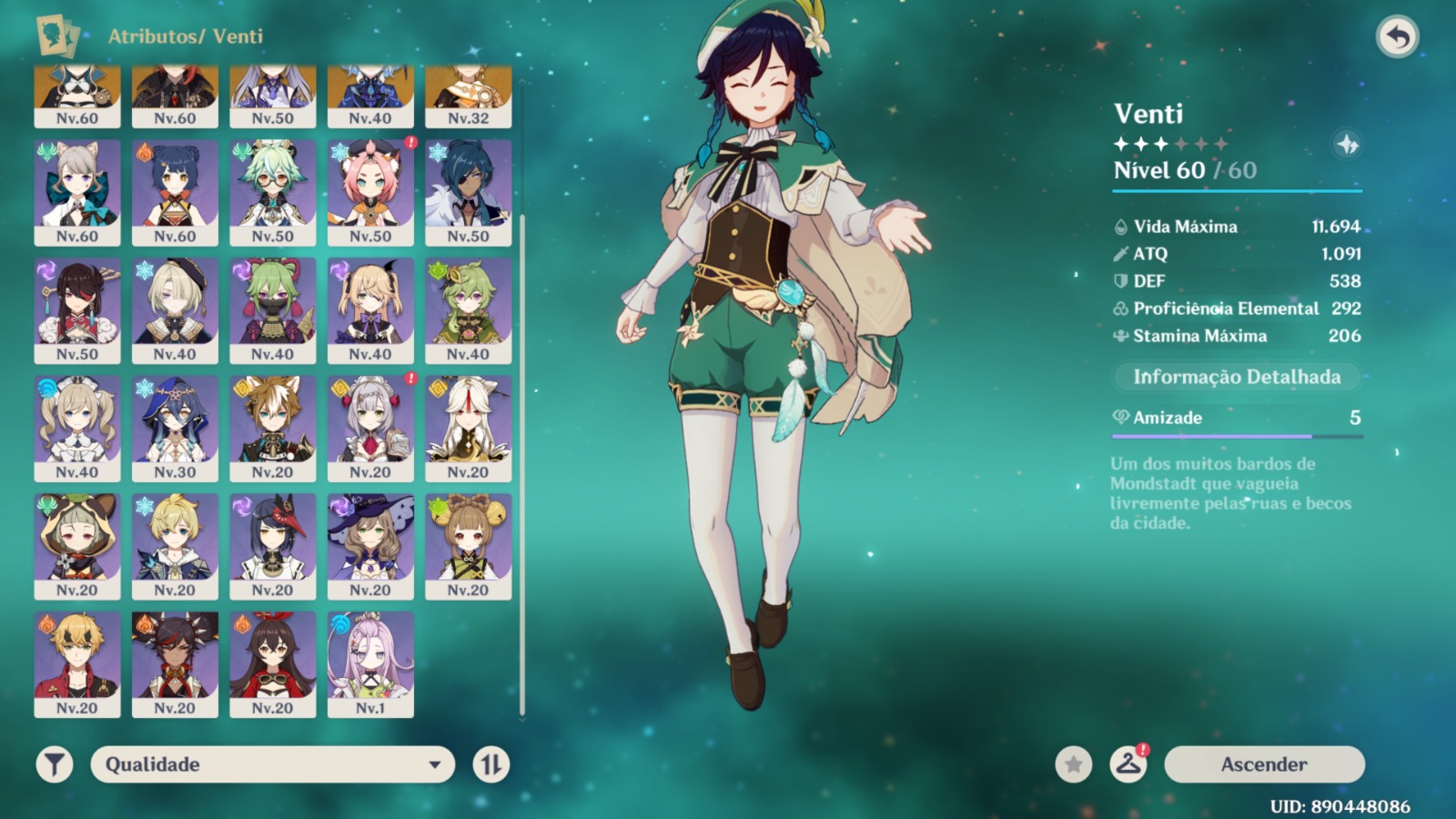
Task: Select Xiangling's character portrait
Action: [175, 192]
